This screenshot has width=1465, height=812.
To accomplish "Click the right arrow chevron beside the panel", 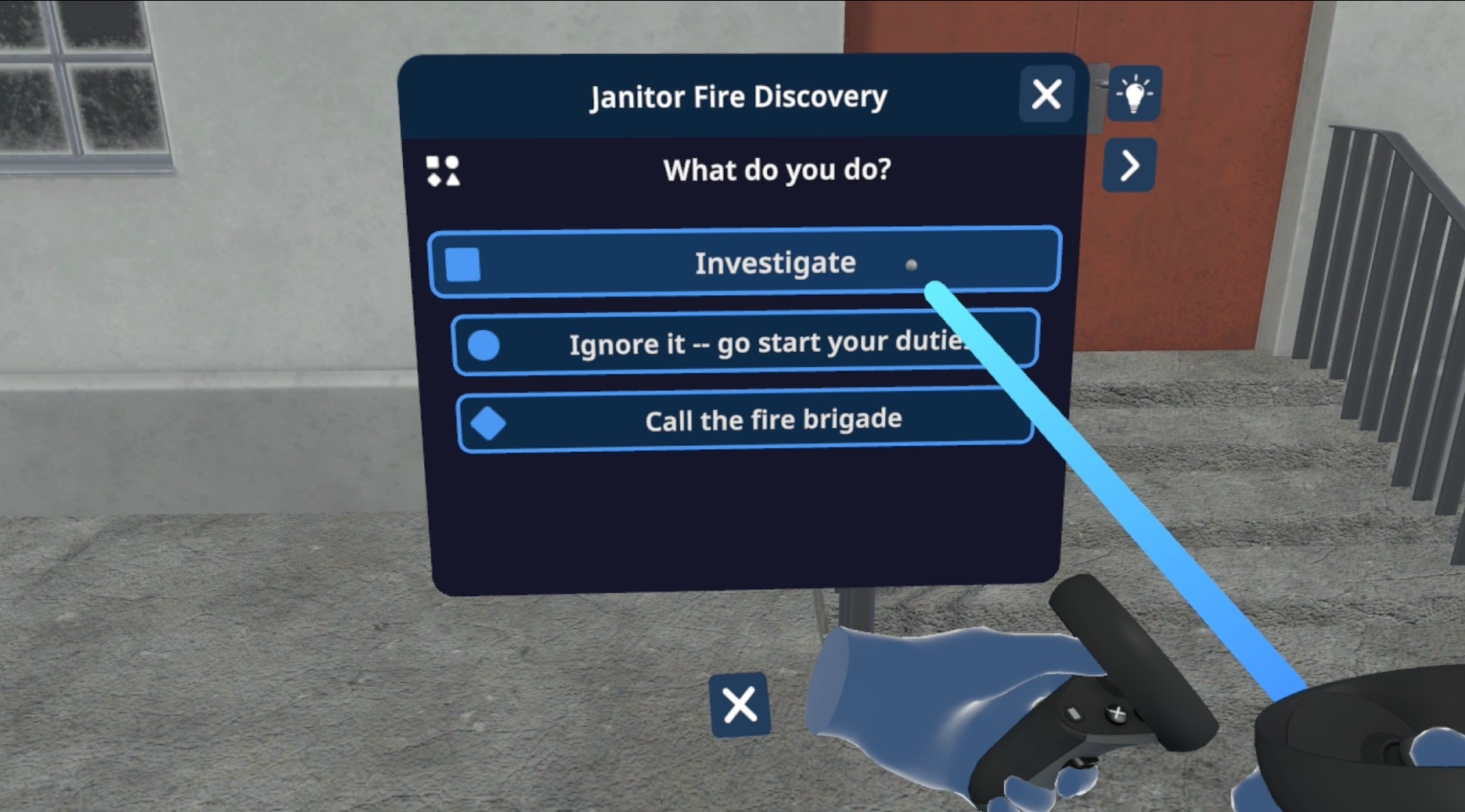I will [1129, 165].
